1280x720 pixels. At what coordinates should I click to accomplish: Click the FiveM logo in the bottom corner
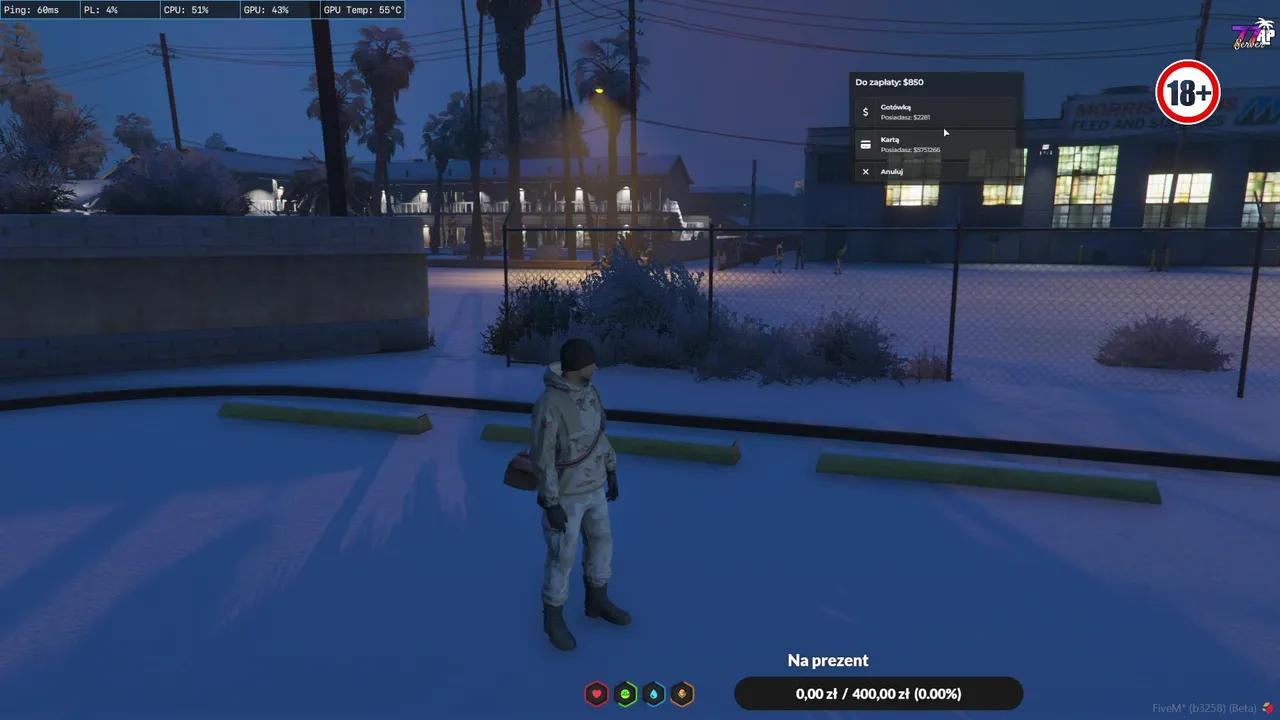(1269, 706)
